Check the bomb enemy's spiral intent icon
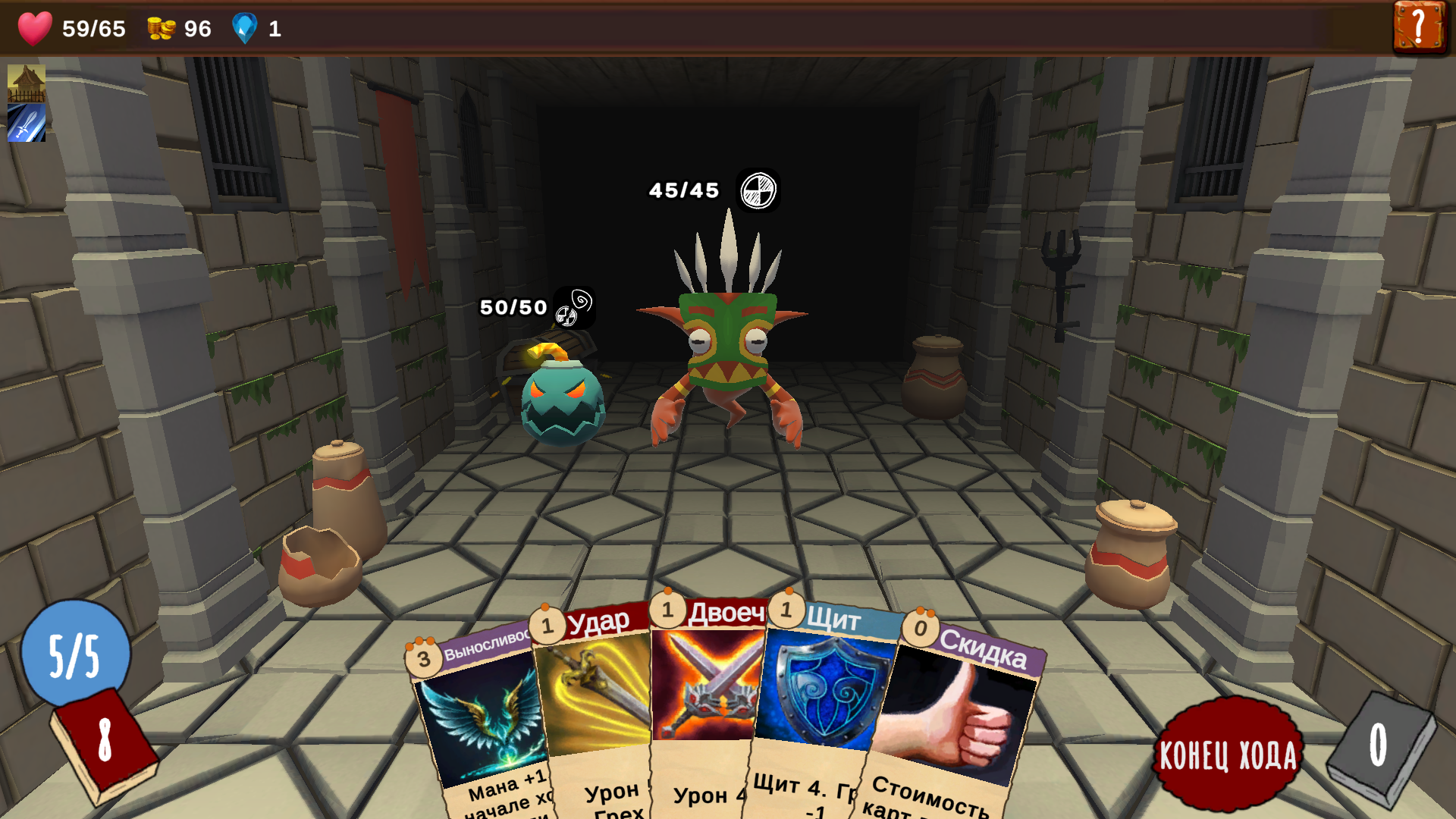1456x819 pixels. tap(575, 307)
